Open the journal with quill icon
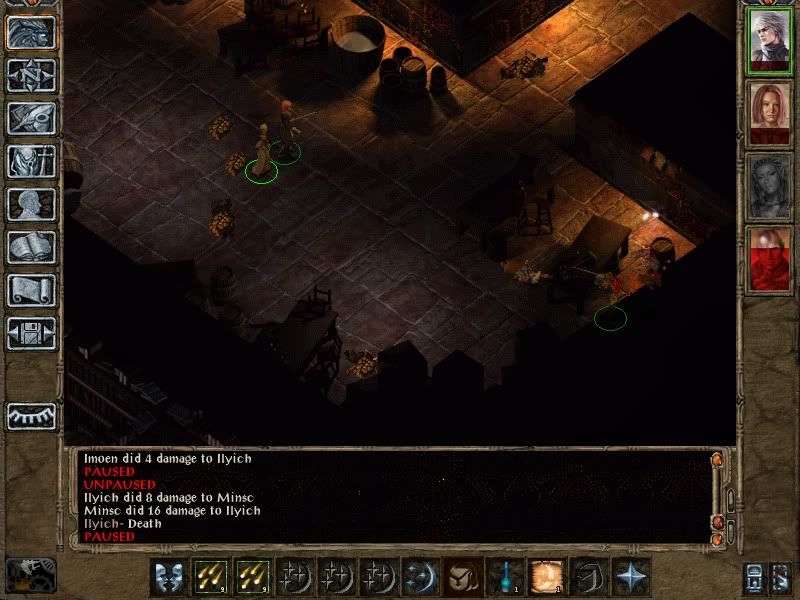Viewport: 800px width, 600px height. point(31,118)
